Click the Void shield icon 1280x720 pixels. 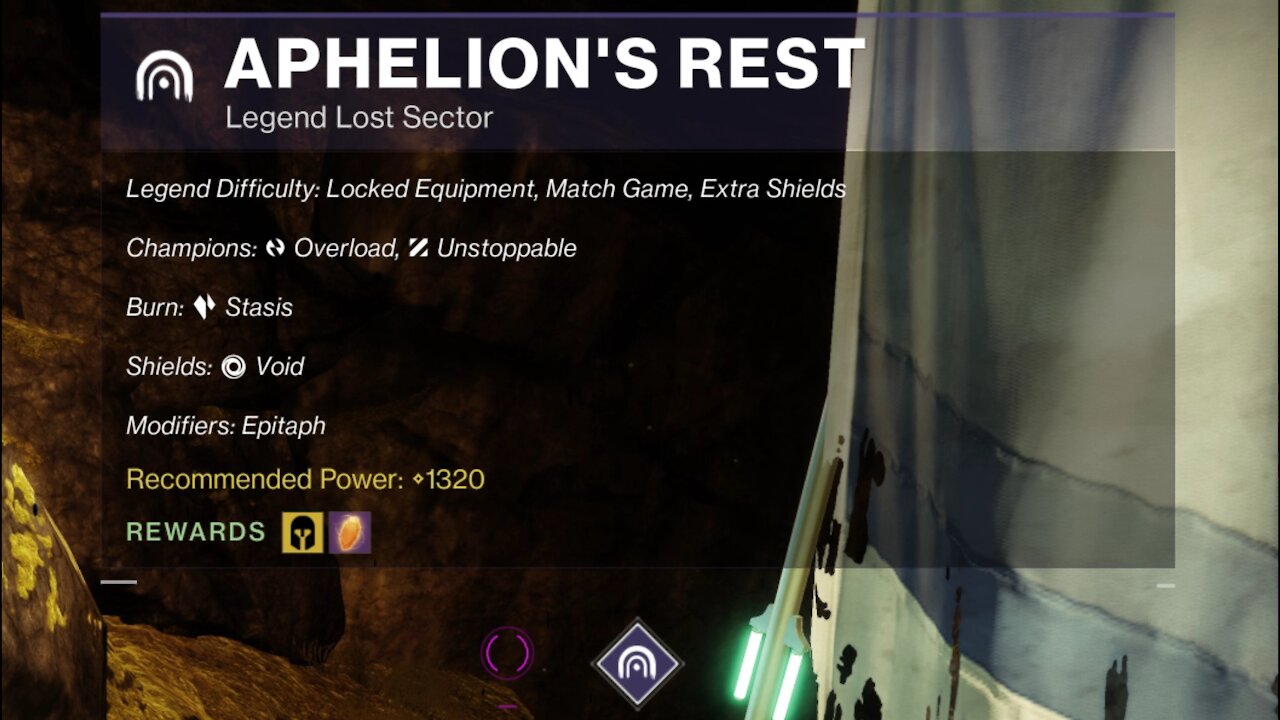point(231,366)
